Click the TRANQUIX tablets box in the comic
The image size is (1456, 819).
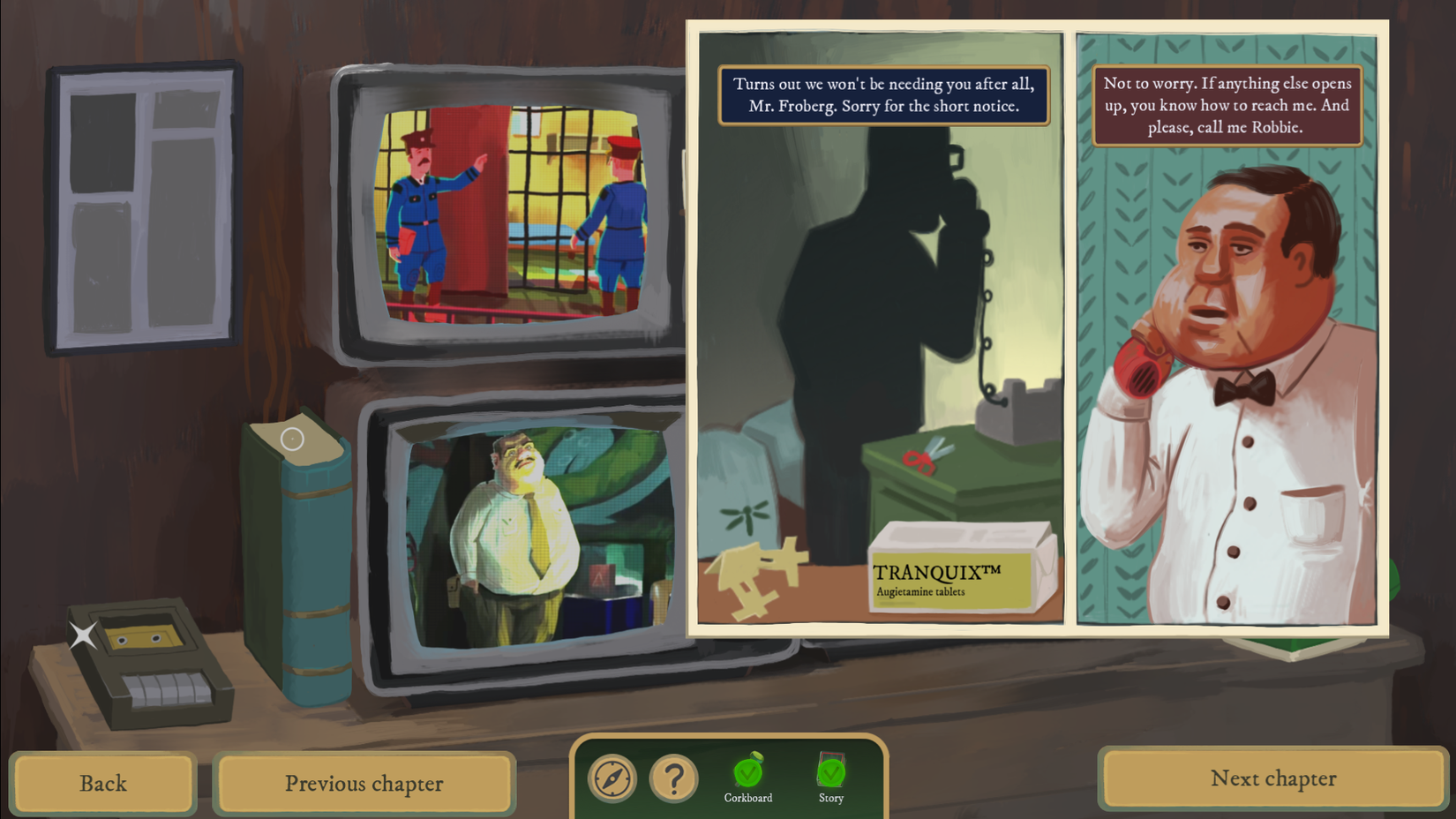963,569
